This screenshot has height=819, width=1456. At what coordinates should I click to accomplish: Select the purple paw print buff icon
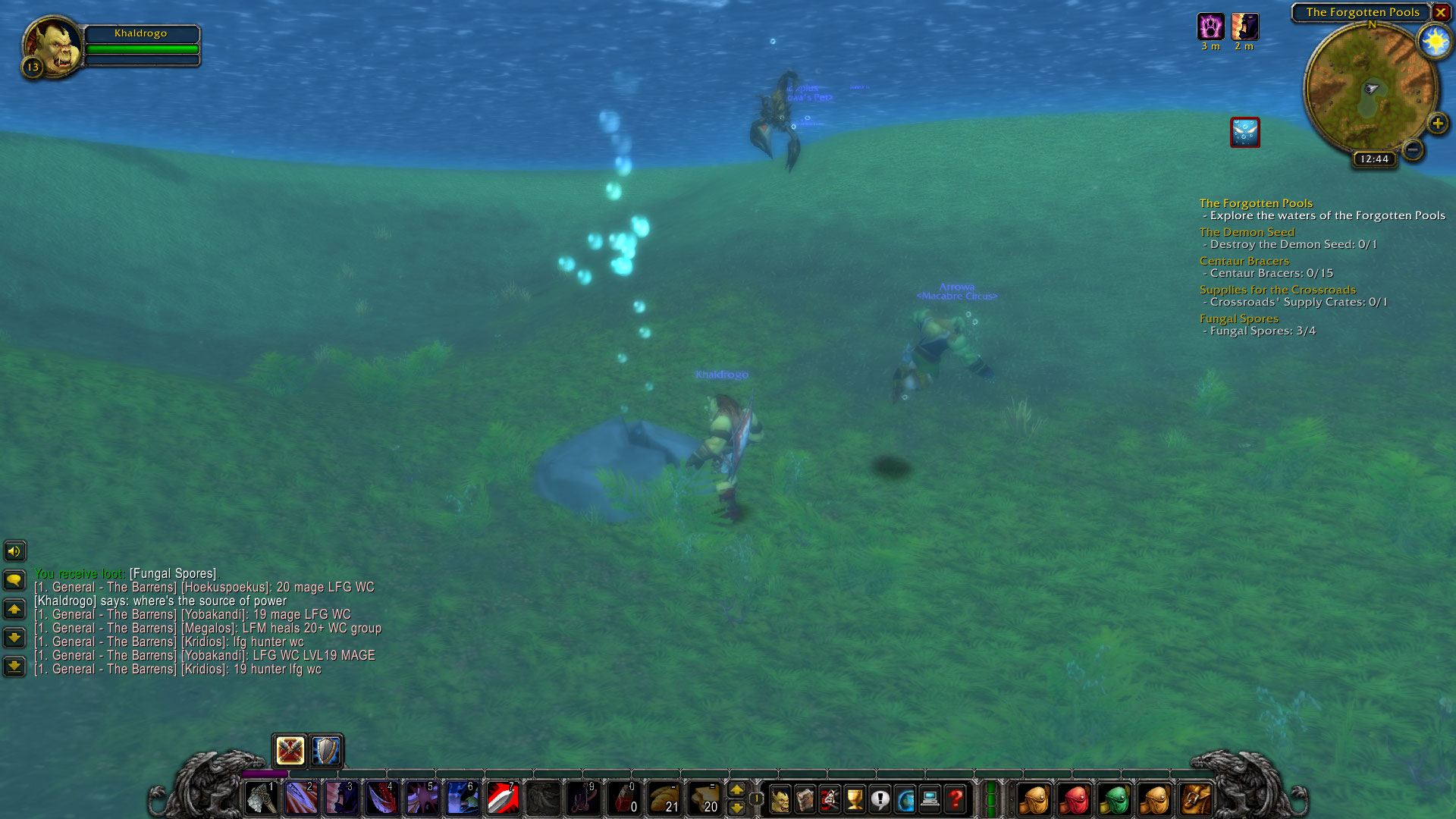click(x=1210, y=27)
